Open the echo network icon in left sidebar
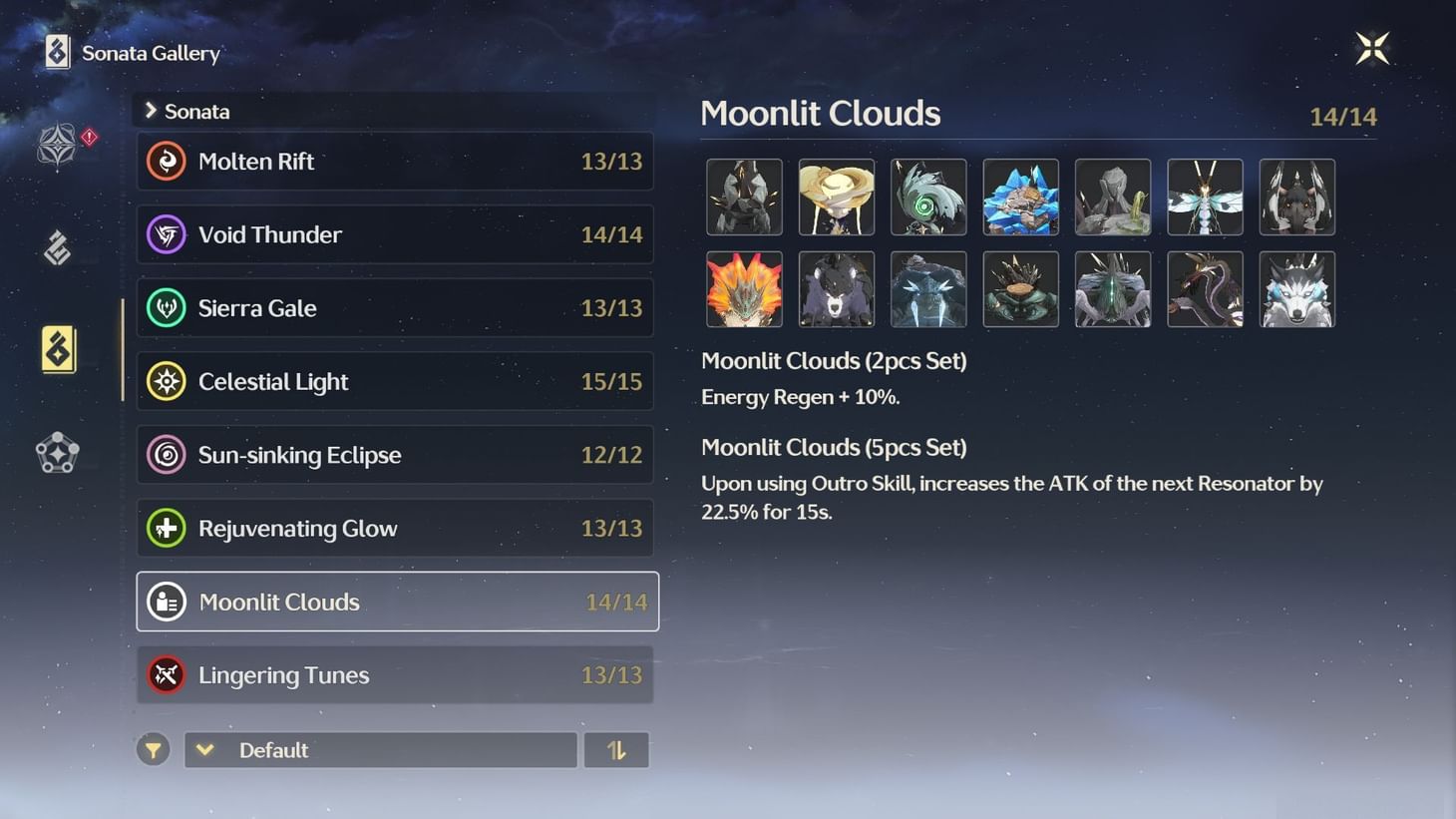The image size is (1456, 819). tap(57, 454)
